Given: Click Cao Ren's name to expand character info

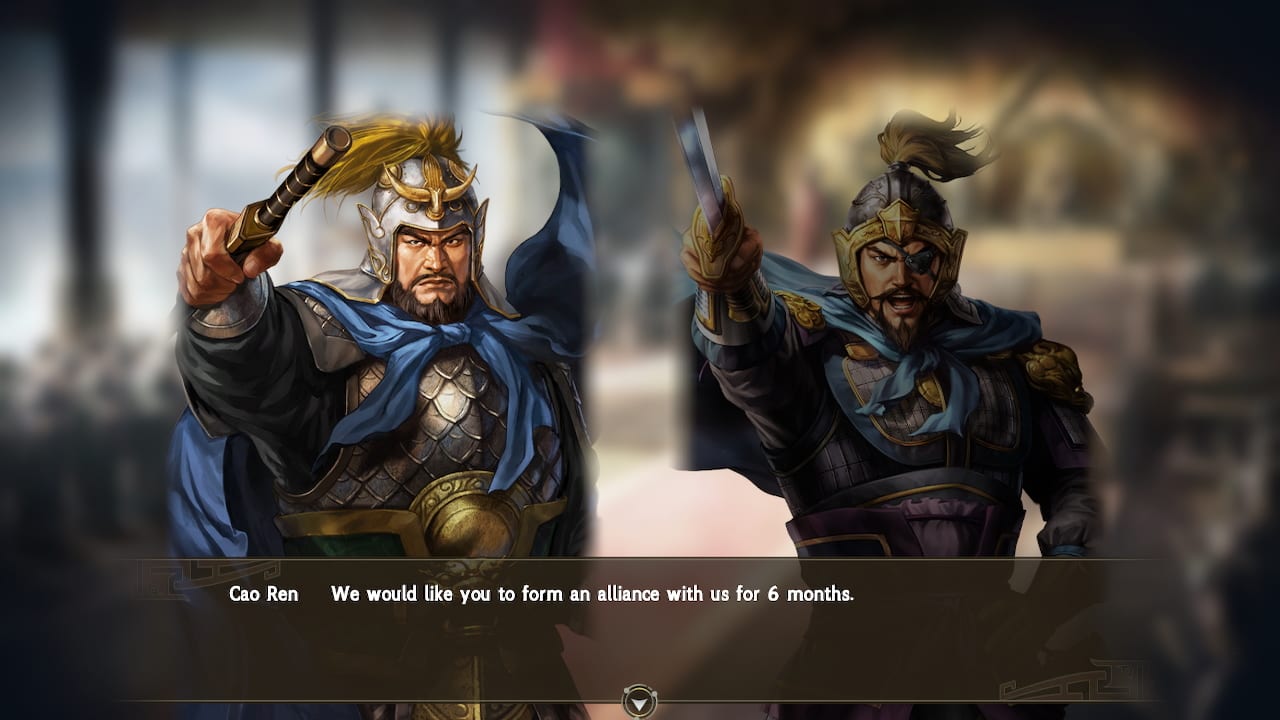Looking at the screenshot, I should (x=264, y=592).
